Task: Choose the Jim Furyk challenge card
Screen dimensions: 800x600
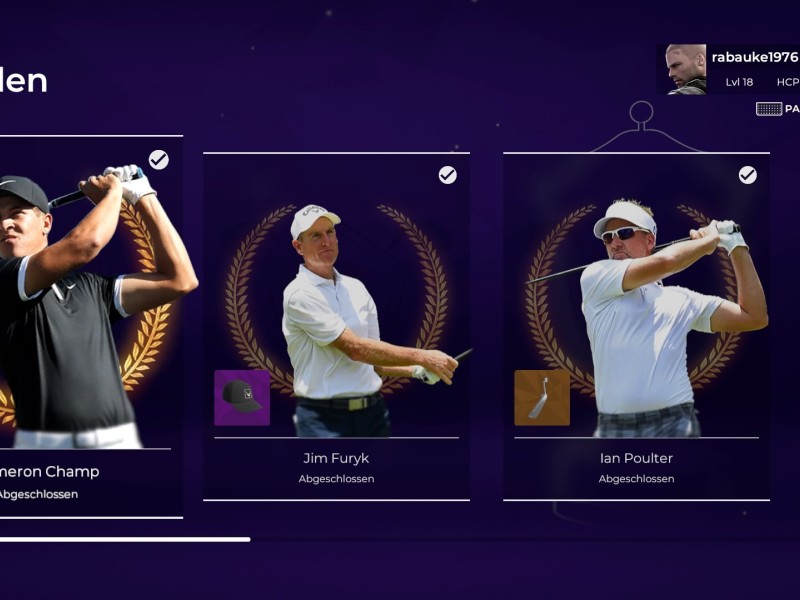Action: [336, 326]
